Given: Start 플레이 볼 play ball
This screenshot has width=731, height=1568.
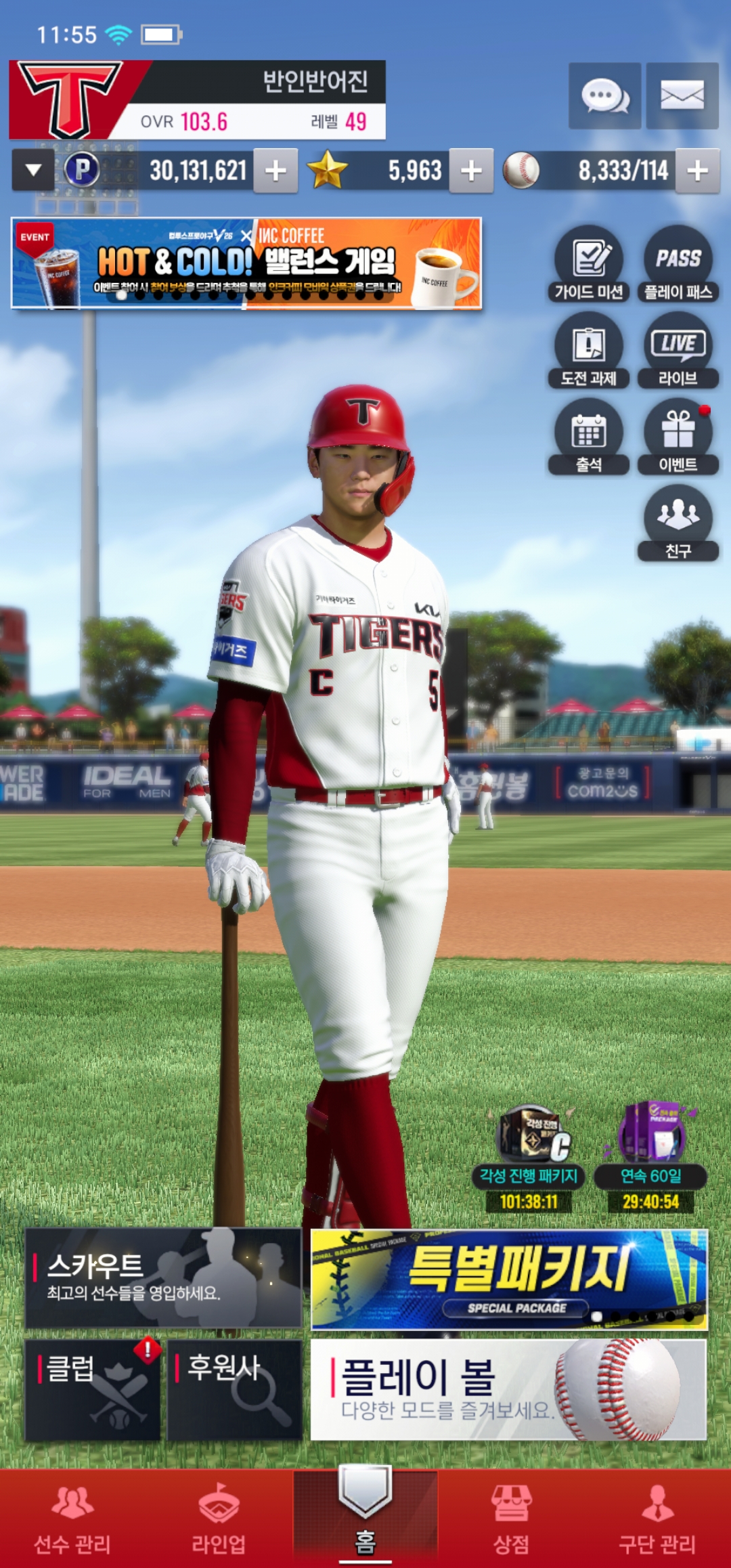Looking at the screenshot, I should [508, 1389].
